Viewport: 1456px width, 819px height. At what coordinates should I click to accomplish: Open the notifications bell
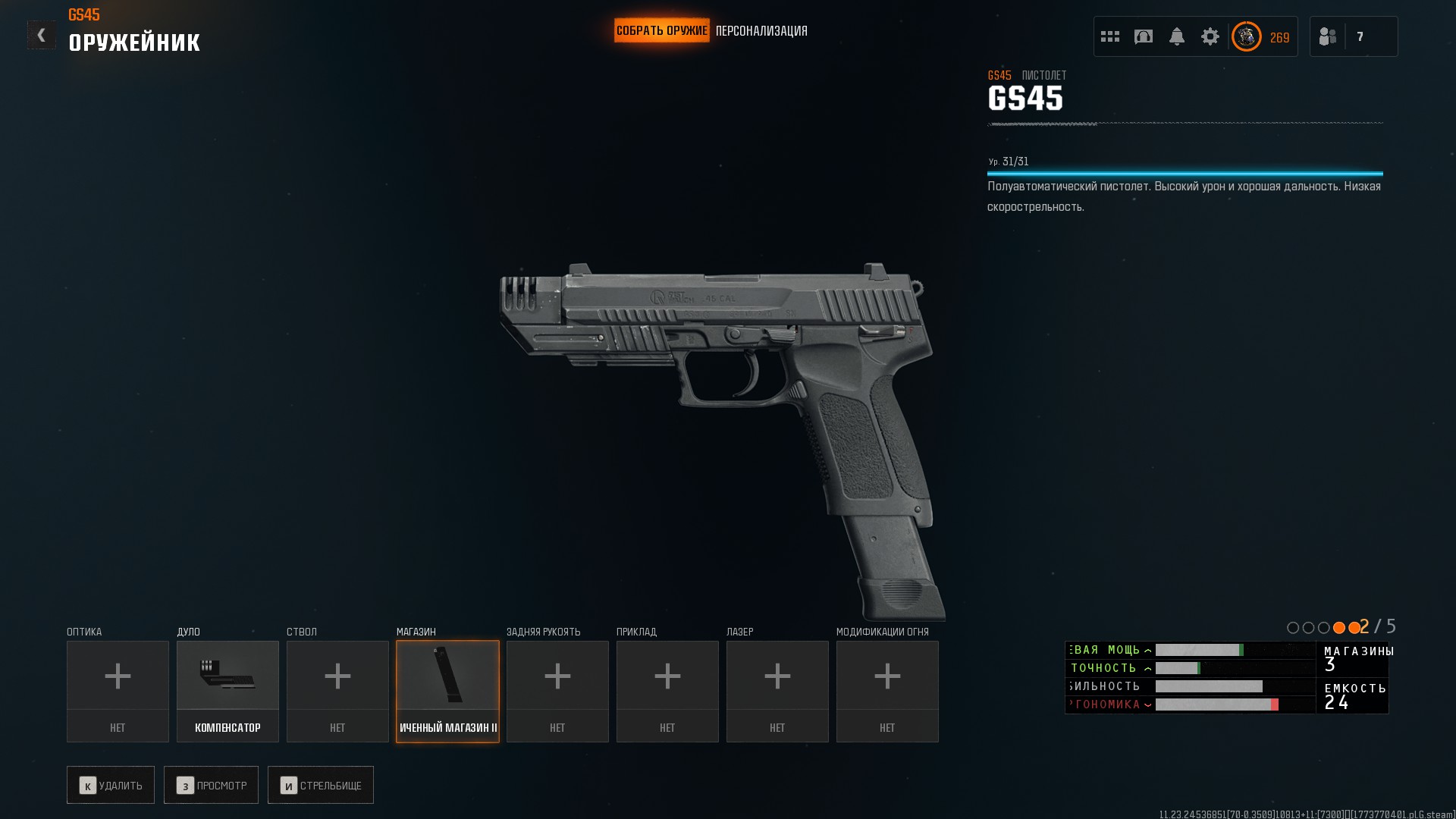(x=1177, y=36)
